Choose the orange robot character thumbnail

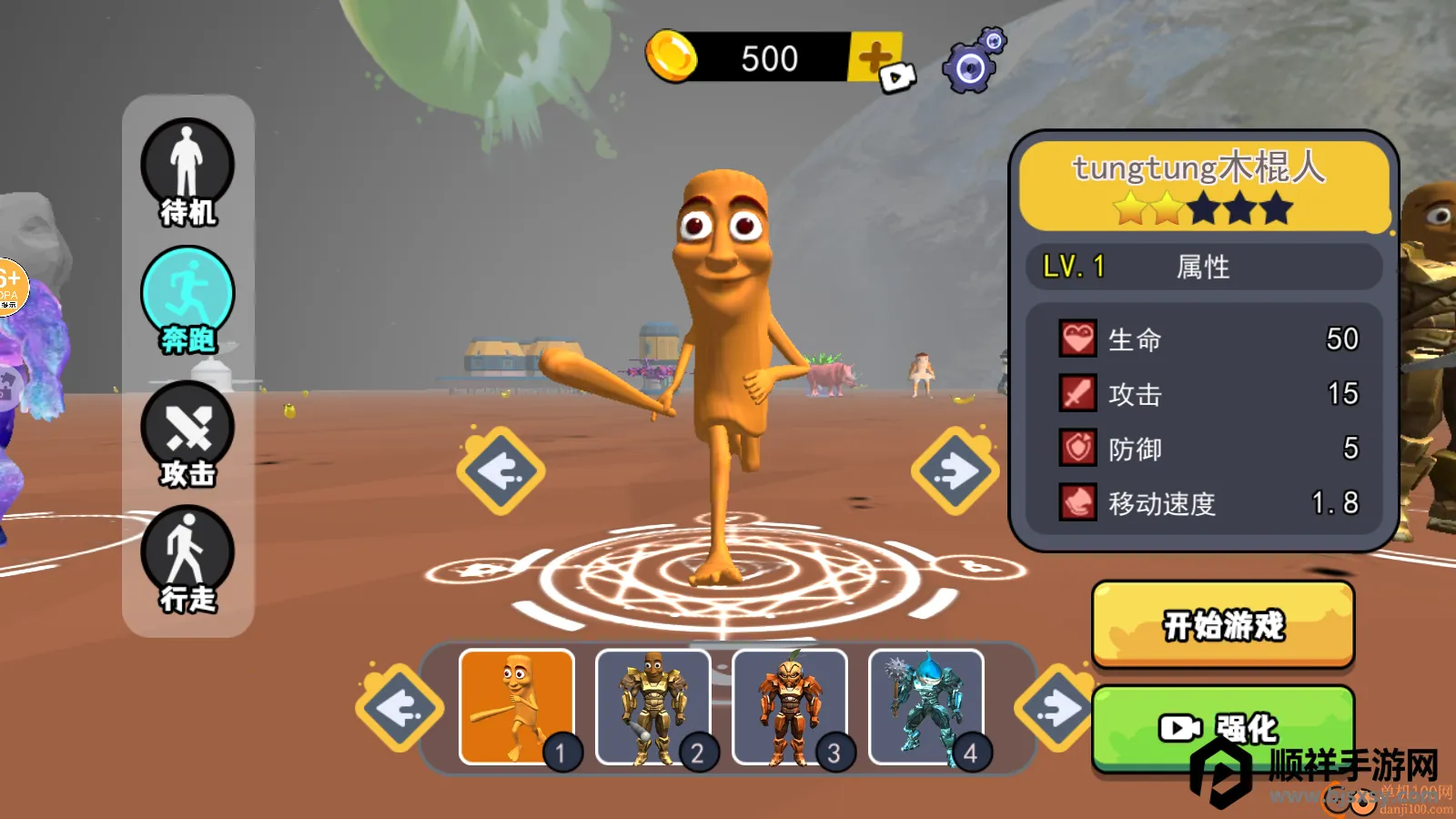coord(790,707)
